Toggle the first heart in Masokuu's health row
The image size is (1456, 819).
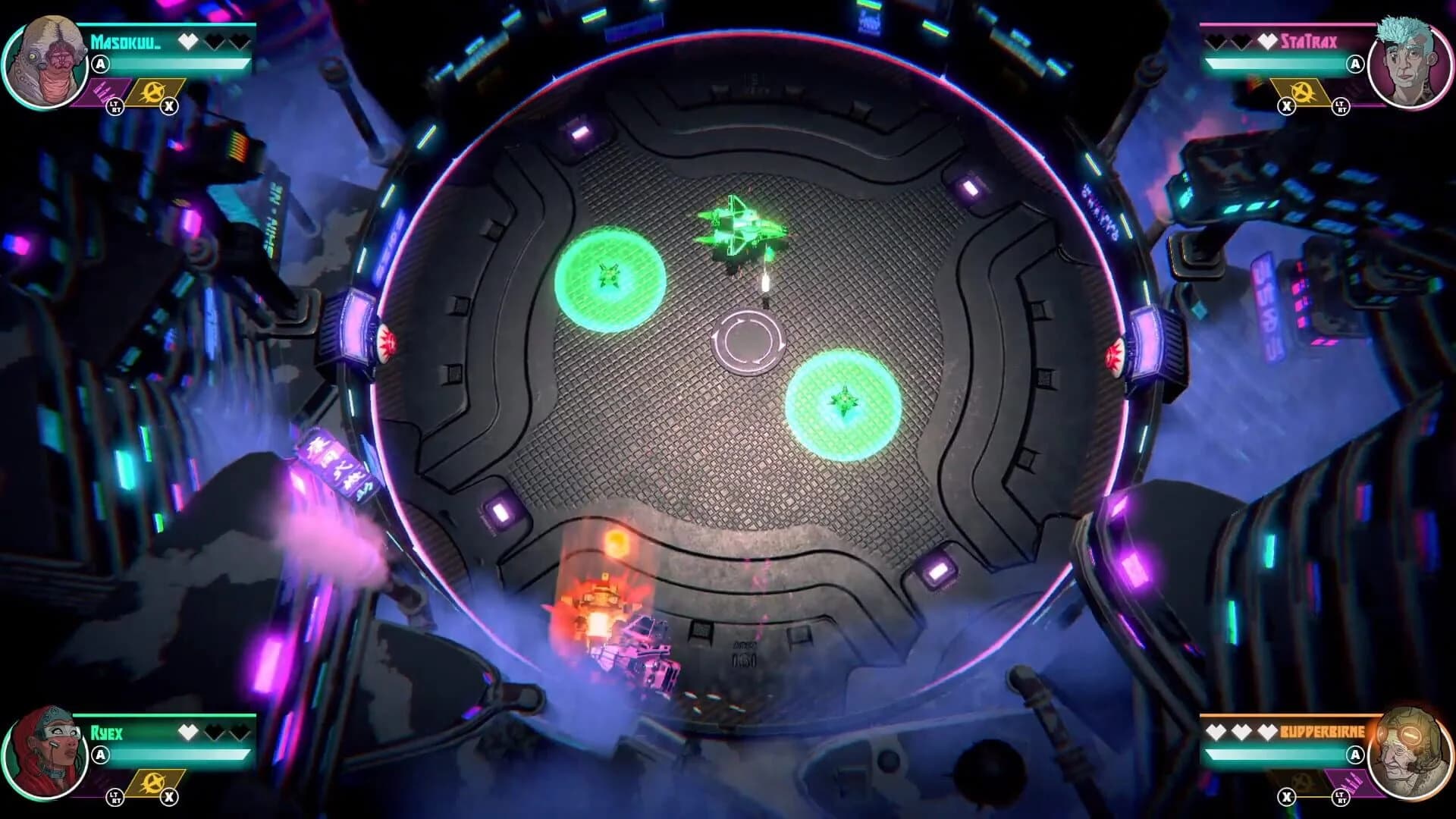click(188, 42)
